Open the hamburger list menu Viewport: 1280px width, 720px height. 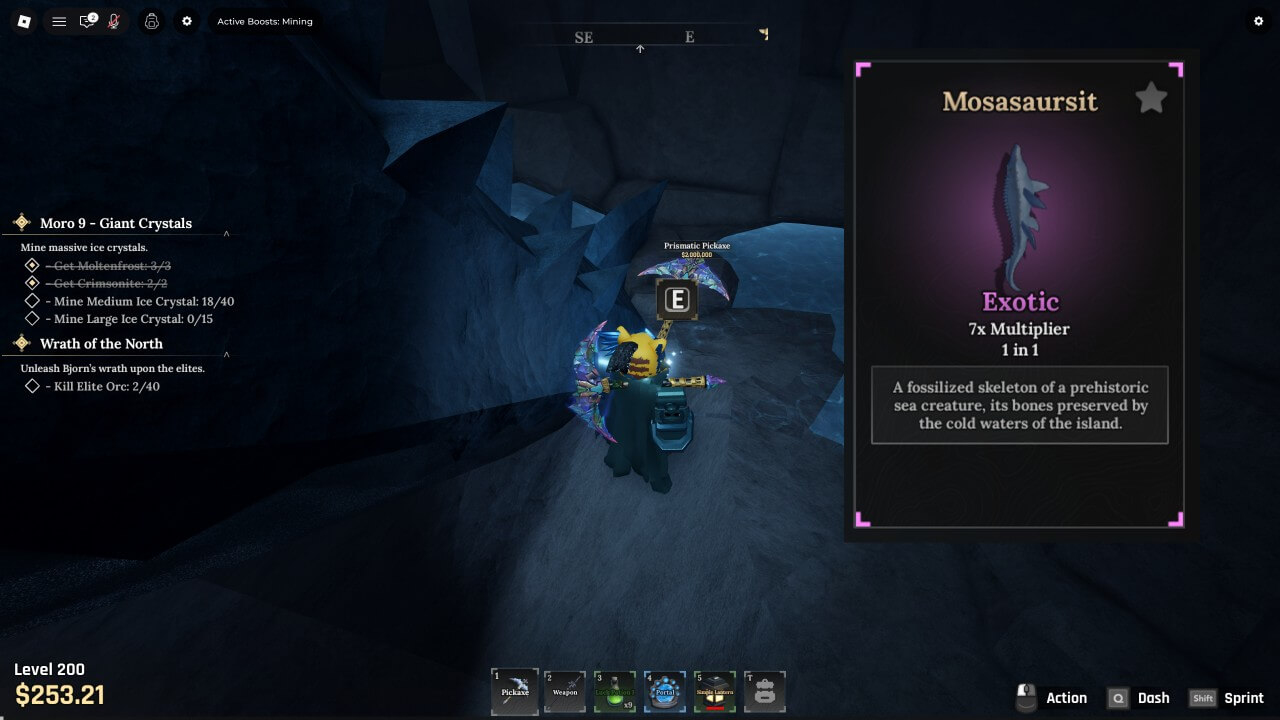tap(59, 21)
